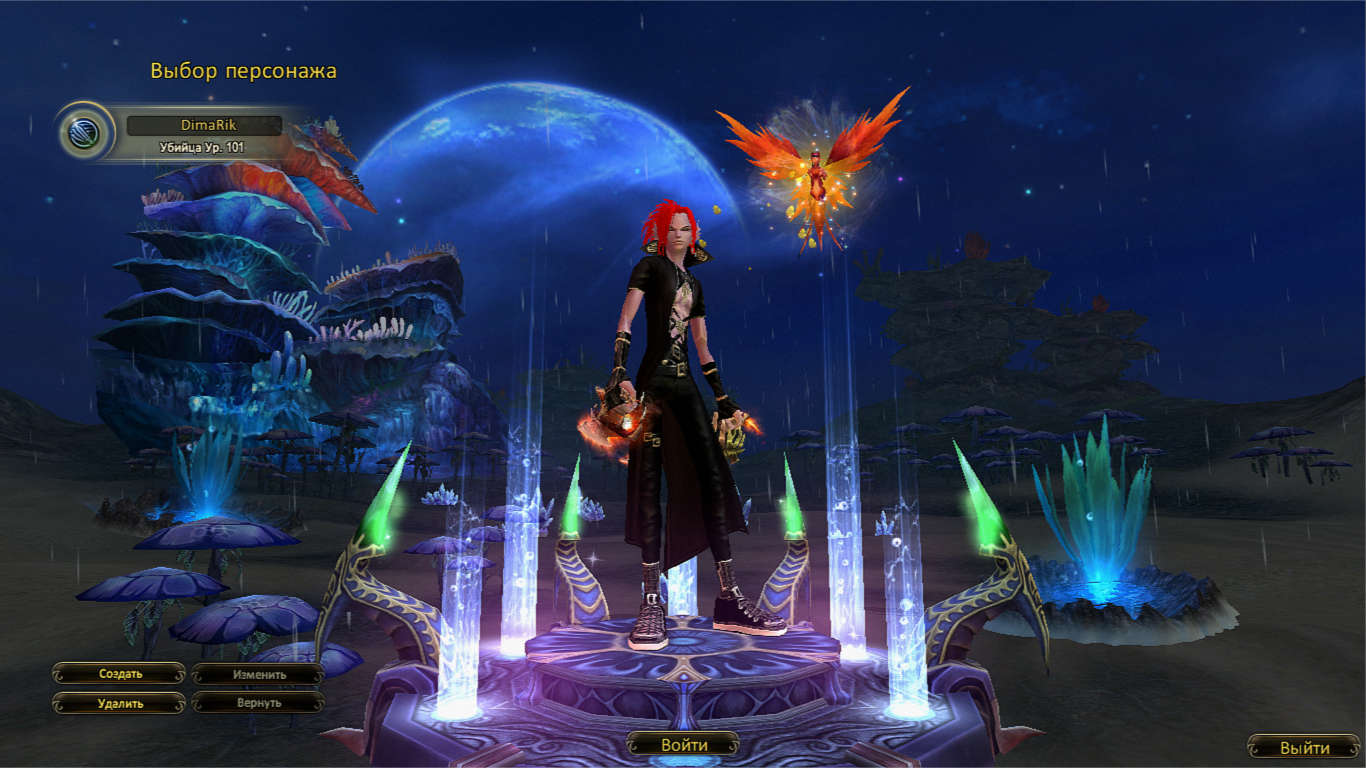1366x768 pixels.
Task: Open the Изменить (Change) option
Action: point(259,674)
